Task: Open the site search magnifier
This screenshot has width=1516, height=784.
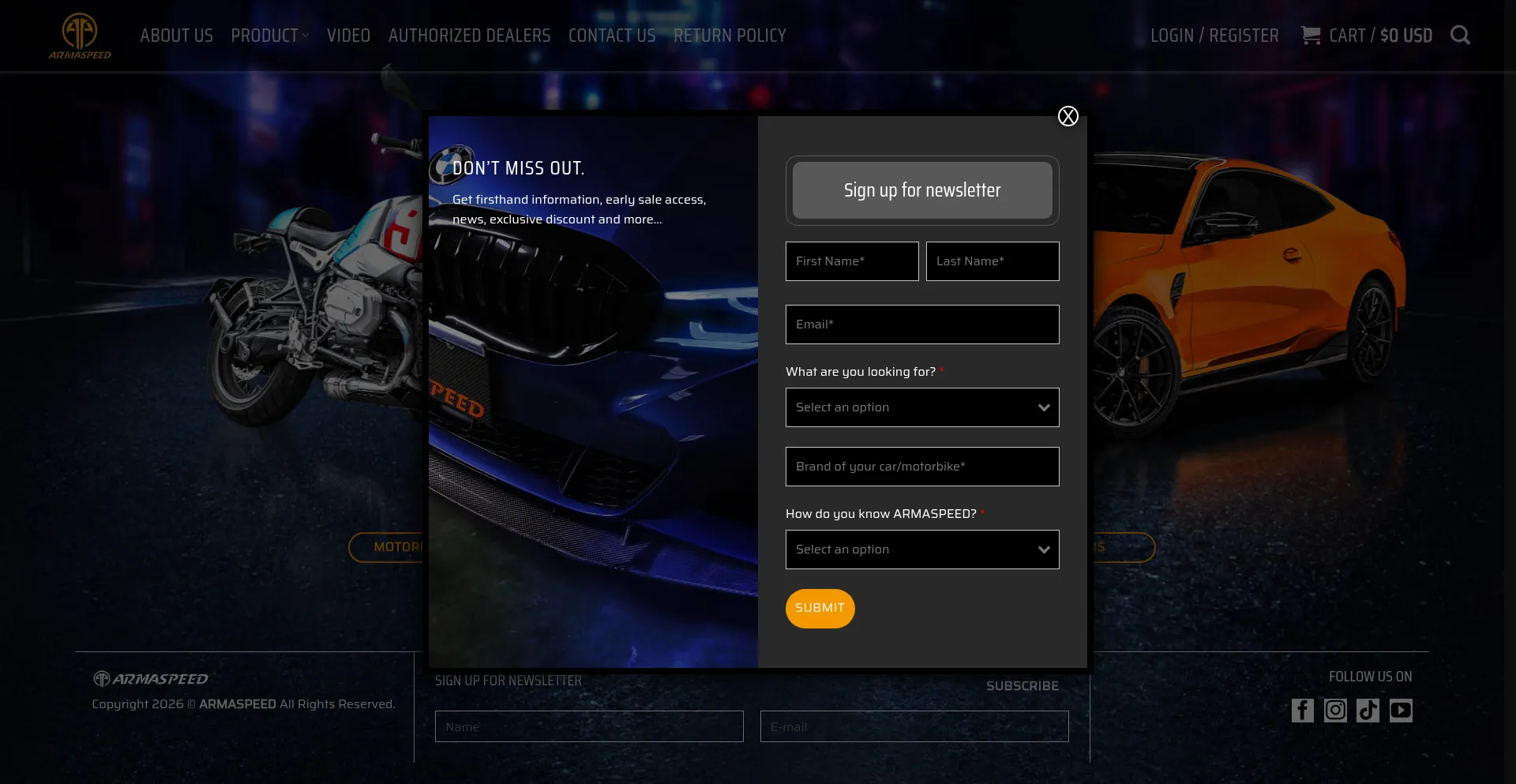Action: tap(1460, 35)
